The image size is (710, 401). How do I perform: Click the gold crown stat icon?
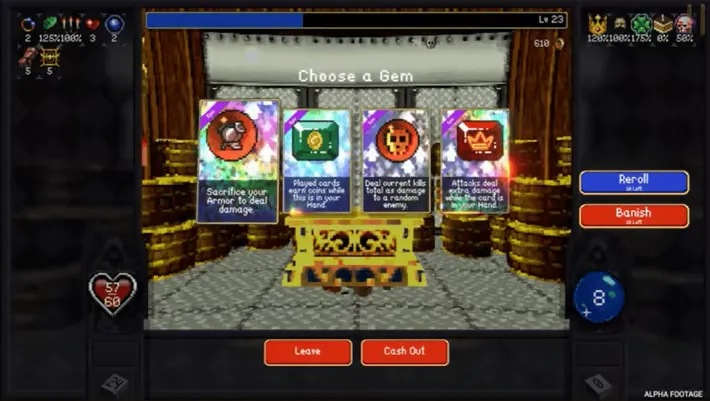[x=598, y=24]
